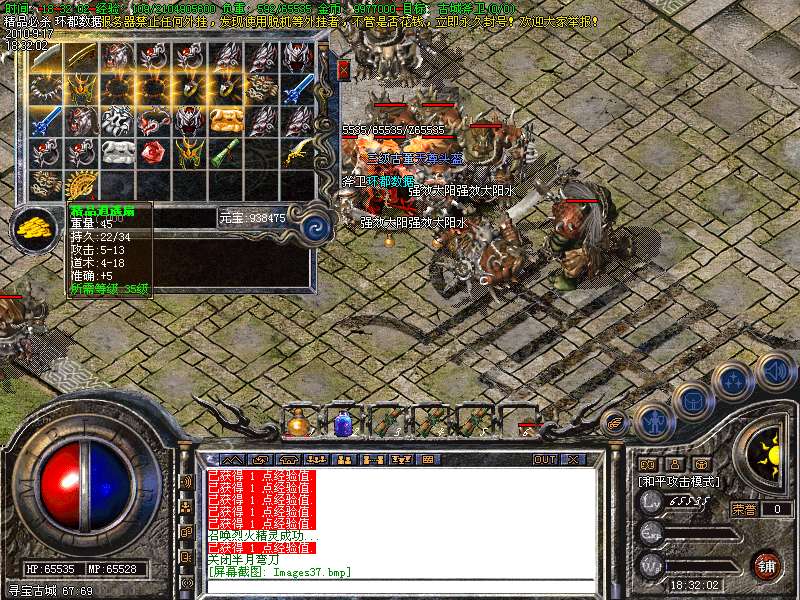Close the inventory bag window
The width and height of the screenshot is (800, 600).
(344, 70)
